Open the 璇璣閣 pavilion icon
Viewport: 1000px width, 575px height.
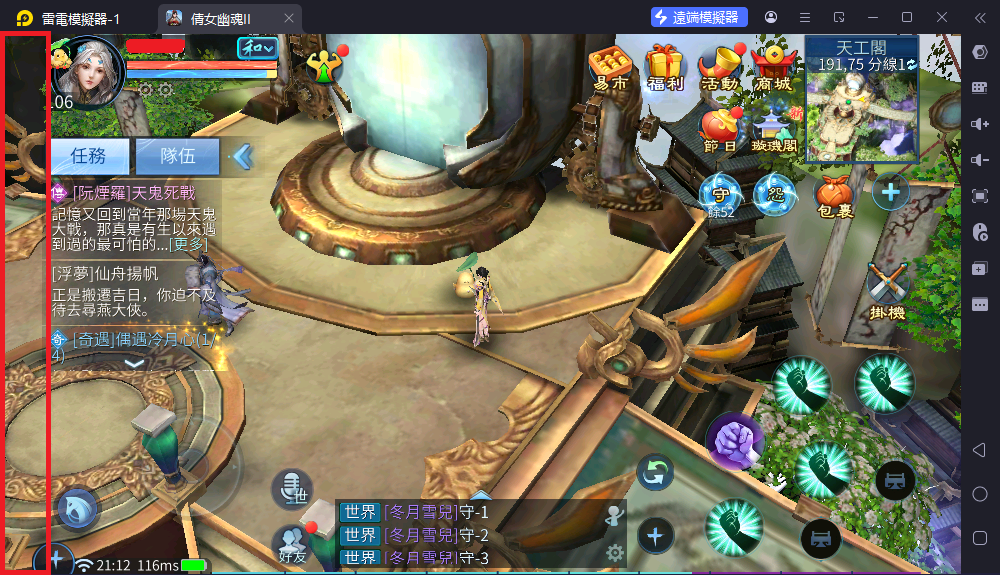pos(773,129)
